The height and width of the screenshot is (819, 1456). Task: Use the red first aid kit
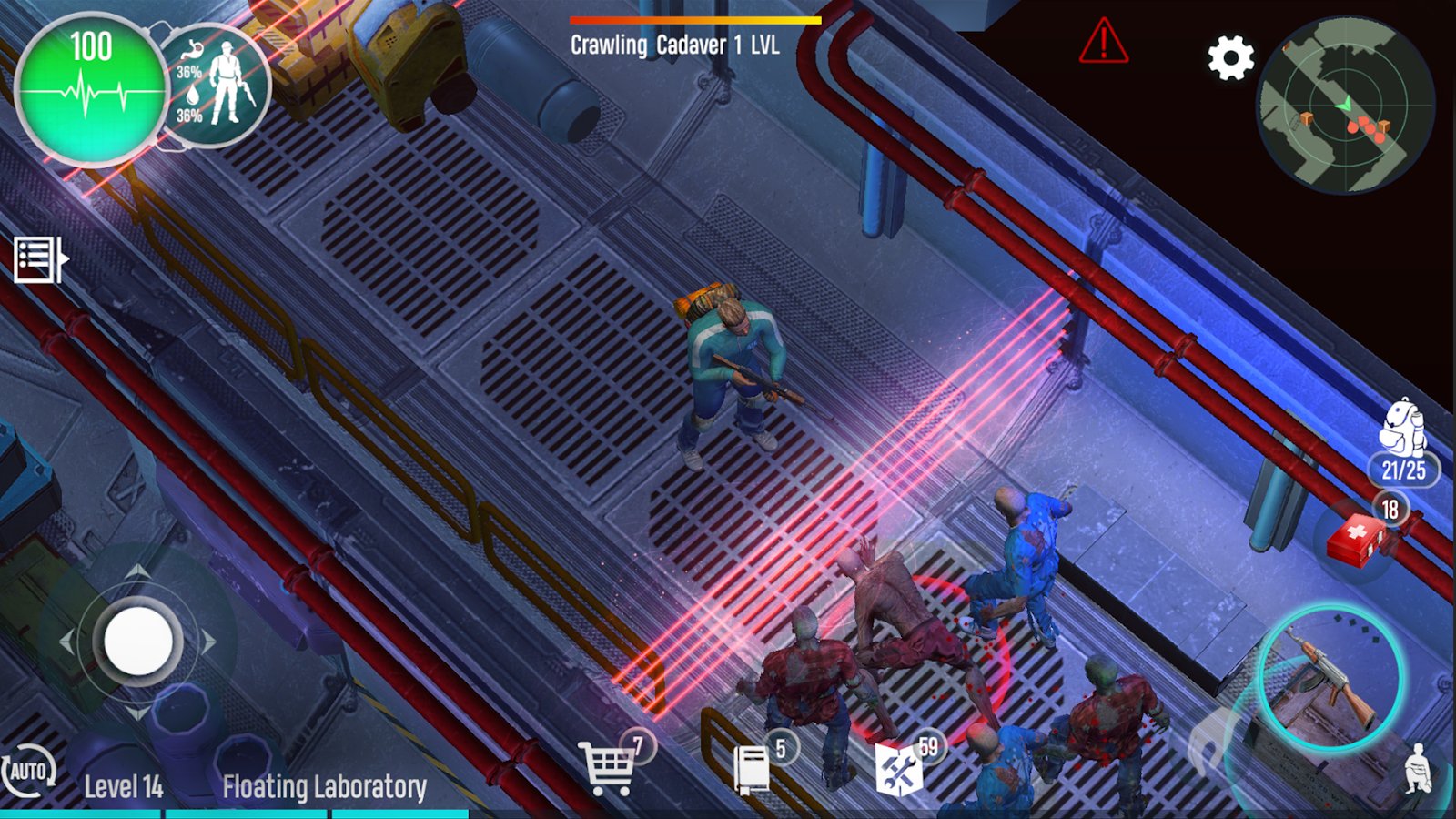(x=1356, y=539)
